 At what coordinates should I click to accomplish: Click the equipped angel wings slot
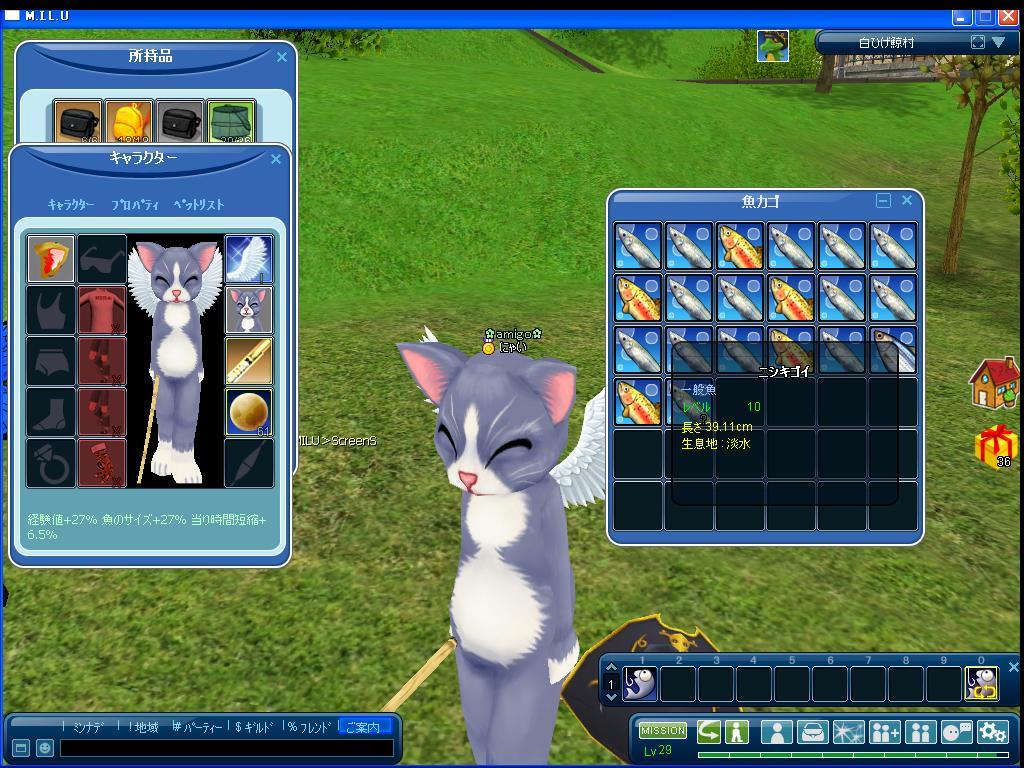tap(249, 259)
